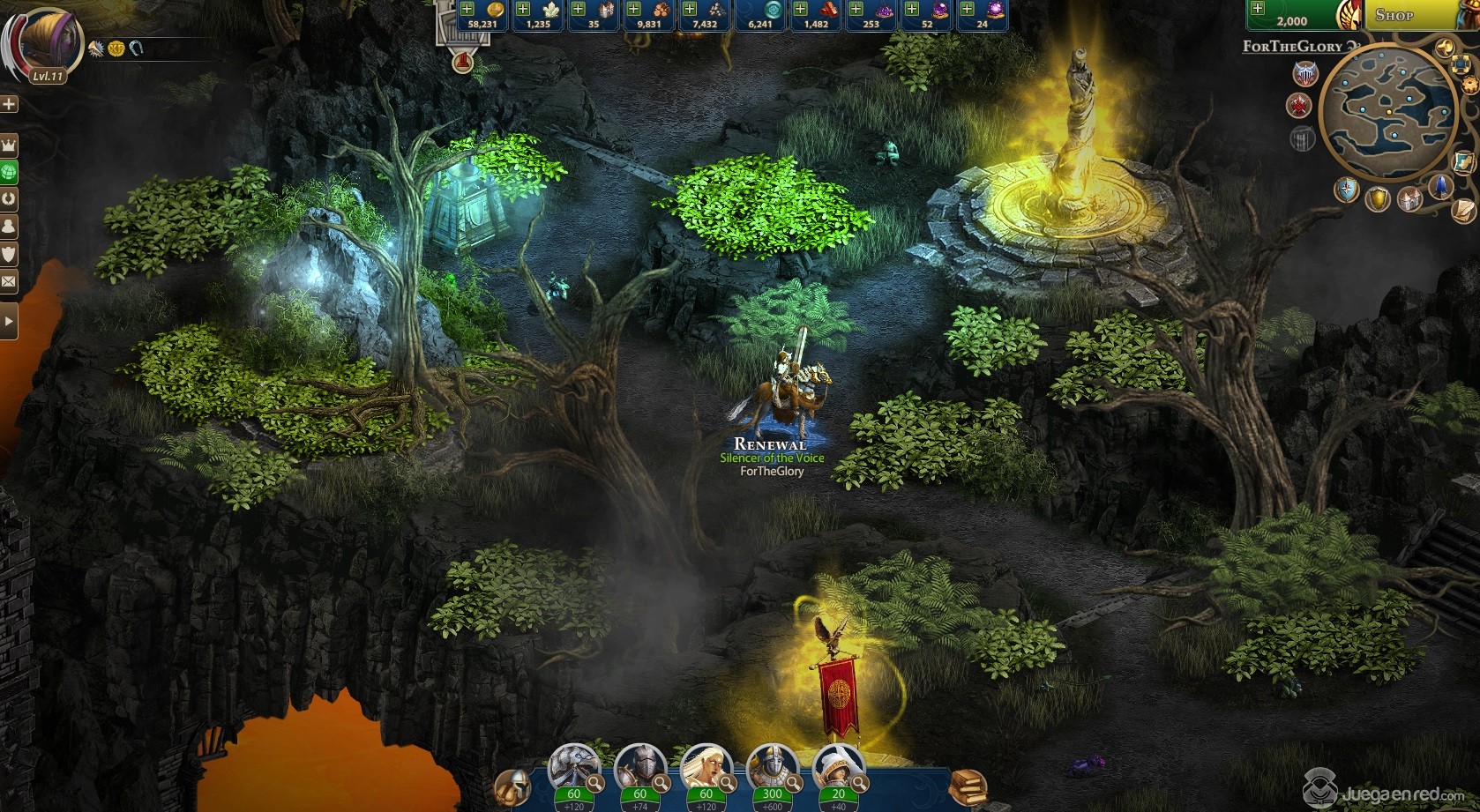Expand the side panel with the arrow
This screenshot has width=1480, height=812.
(9, 321)
